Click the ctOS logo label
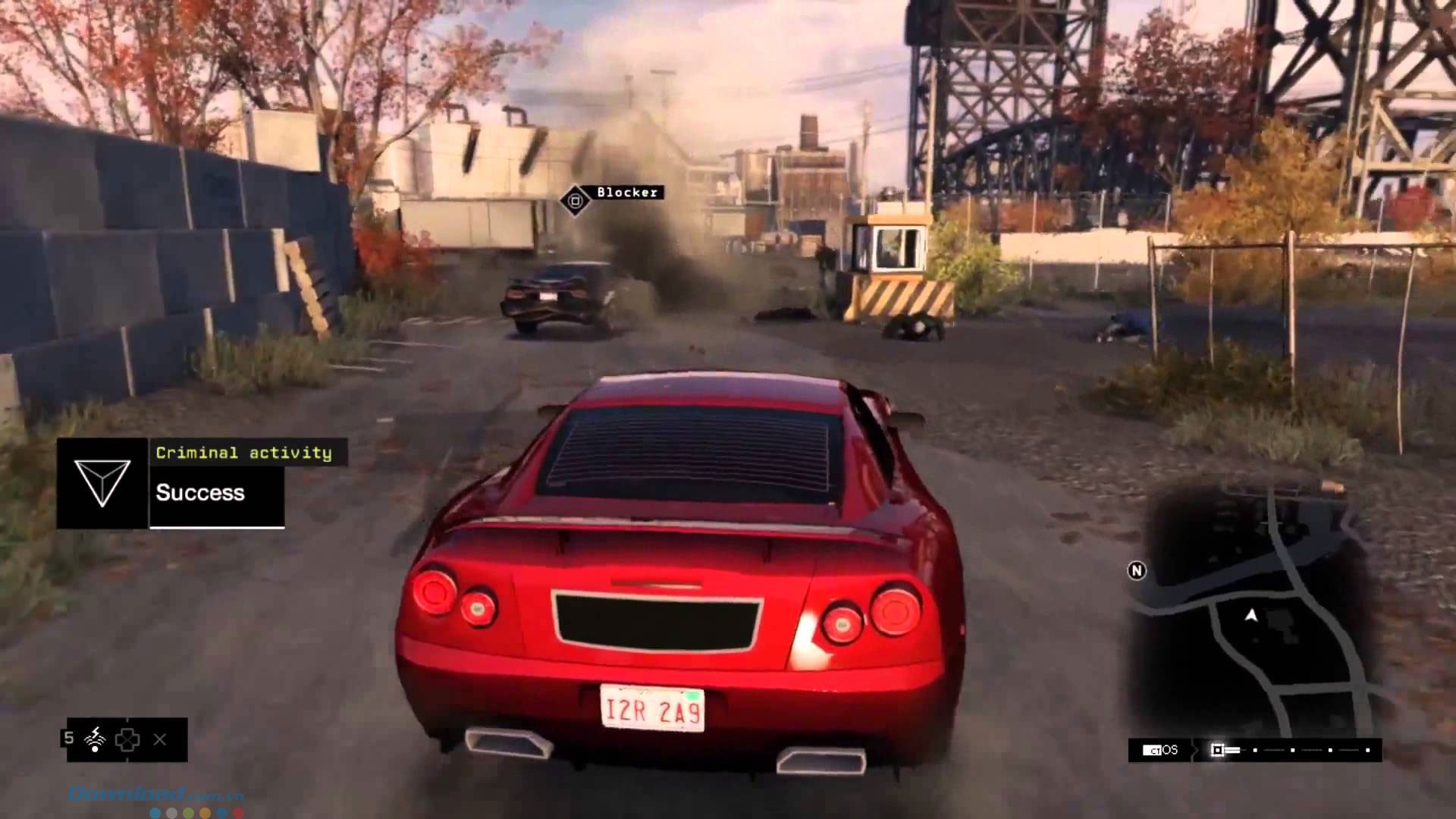The image size is (1456, 819). pos(1160,750)
